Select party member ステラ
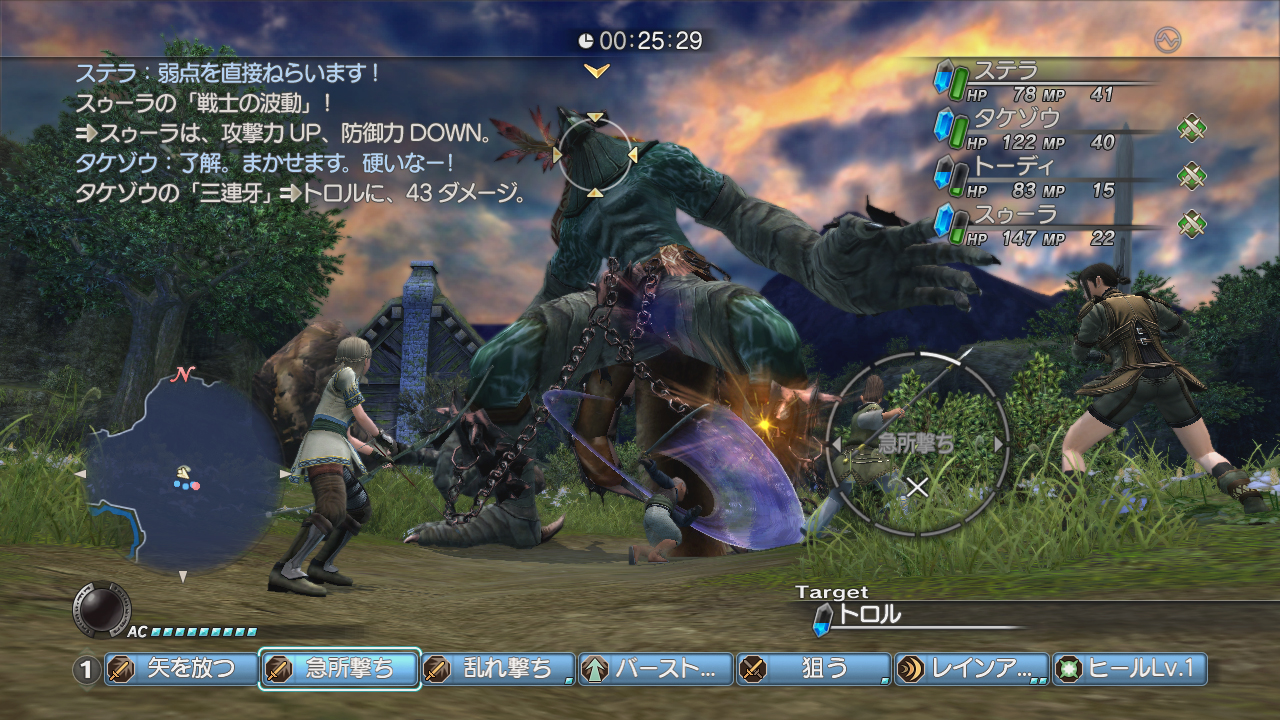This screenshot has height=720, width=1280. [1040, 81]
